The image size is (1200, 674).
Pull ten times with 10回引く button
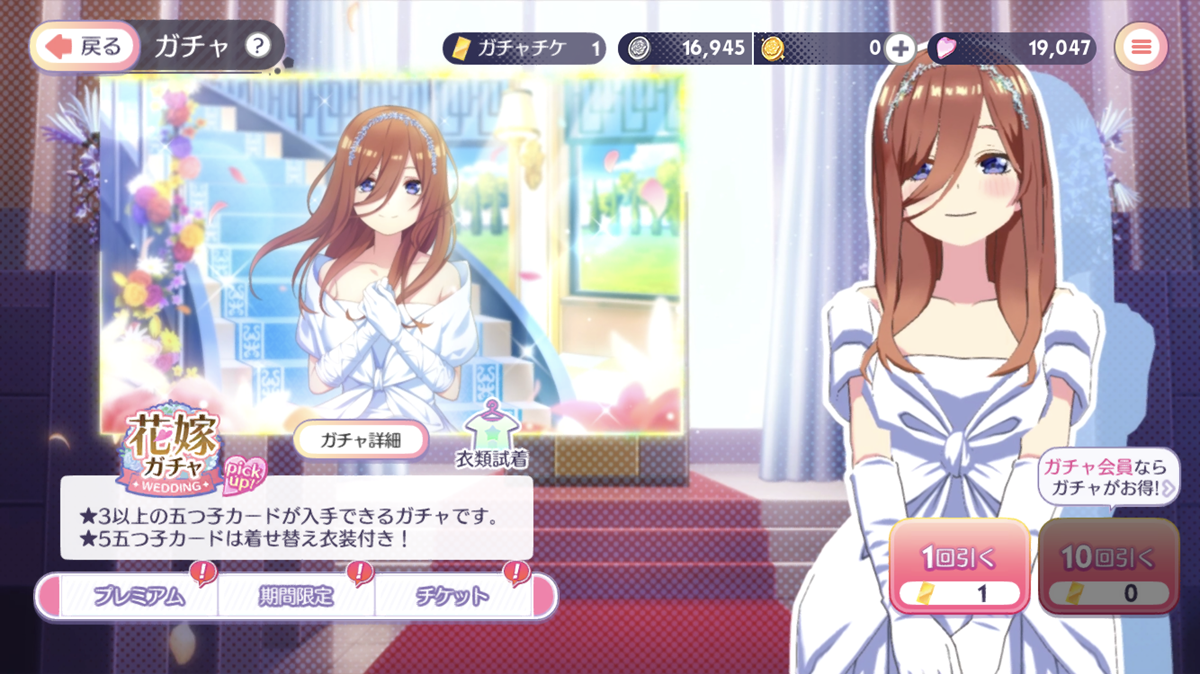[x=1109, y=566]
